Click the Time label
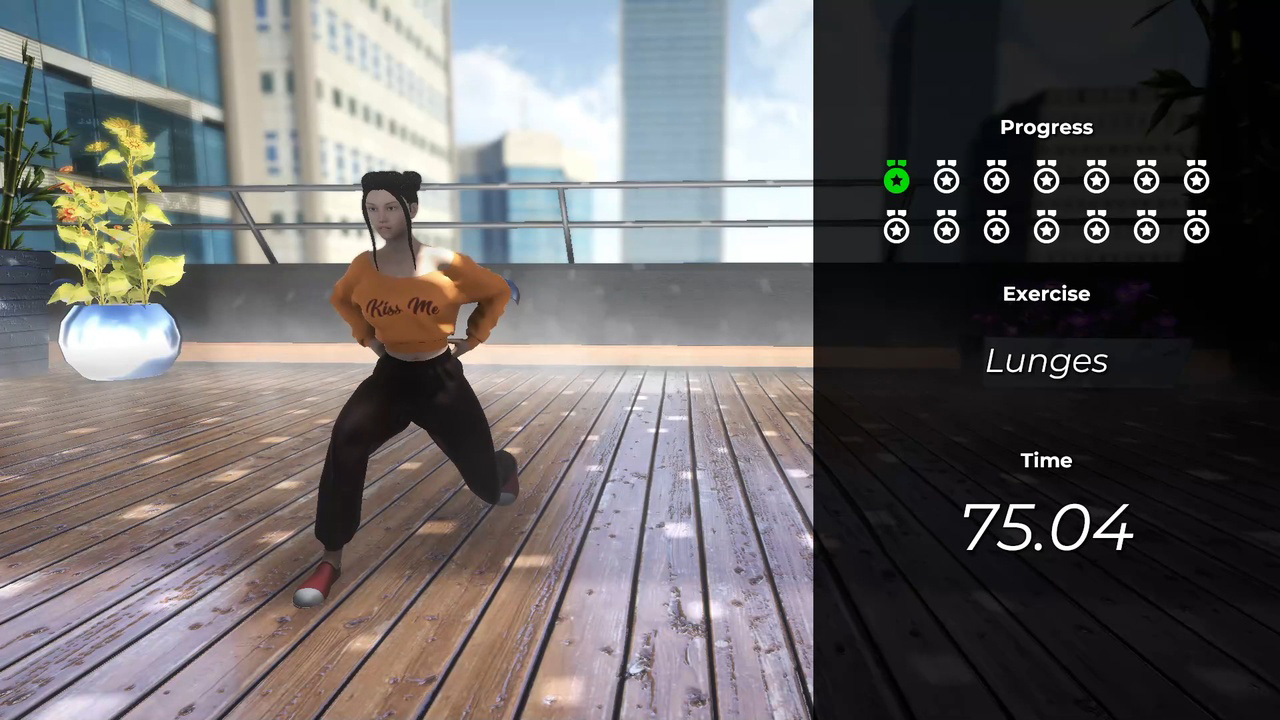 1046,460
